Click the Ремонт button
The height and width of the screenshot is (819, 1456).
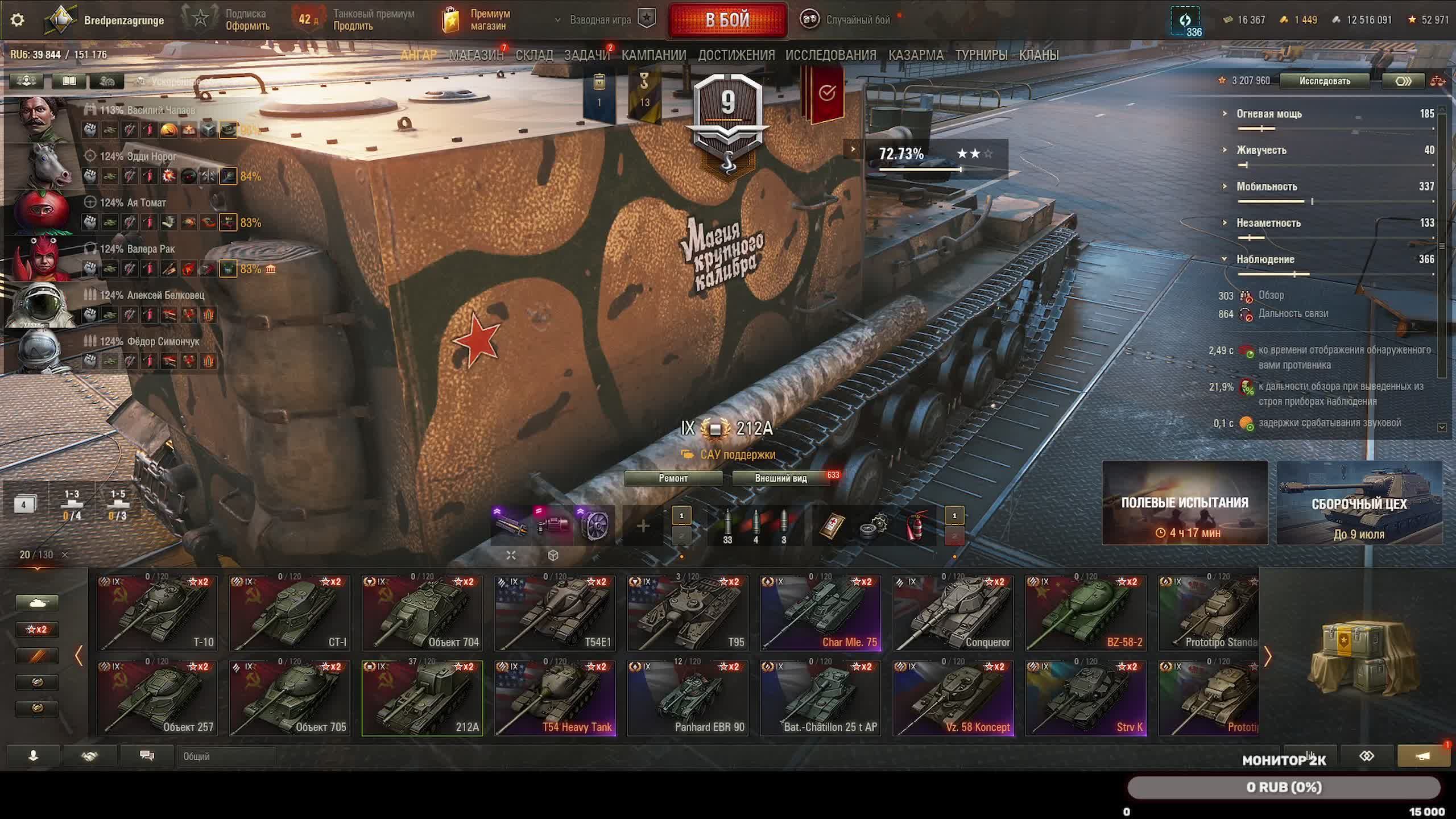(x=673, y=478)
